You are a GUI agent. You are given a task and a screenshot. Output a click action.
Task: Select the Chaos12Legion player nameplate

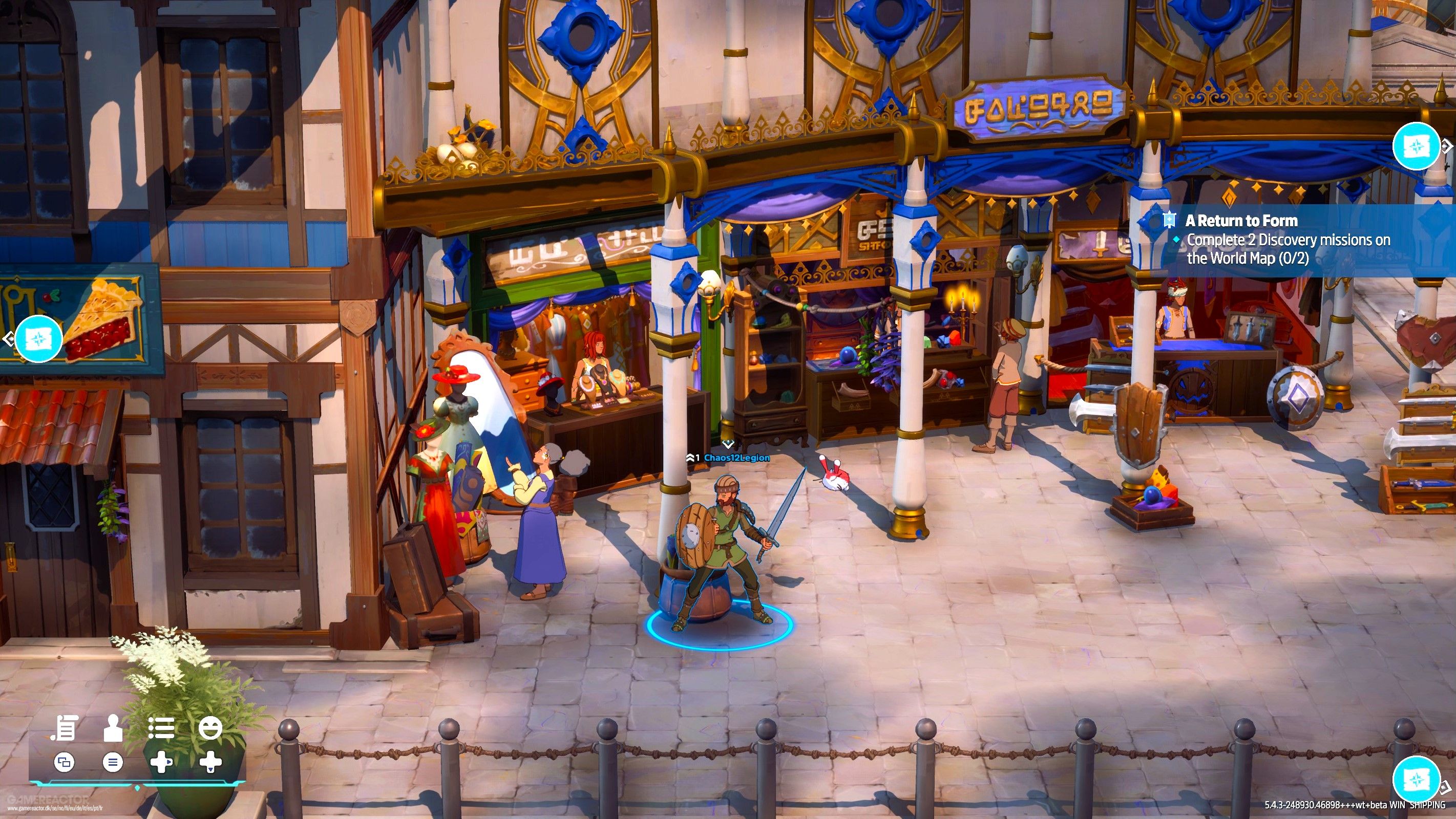[x=736, y=458]
